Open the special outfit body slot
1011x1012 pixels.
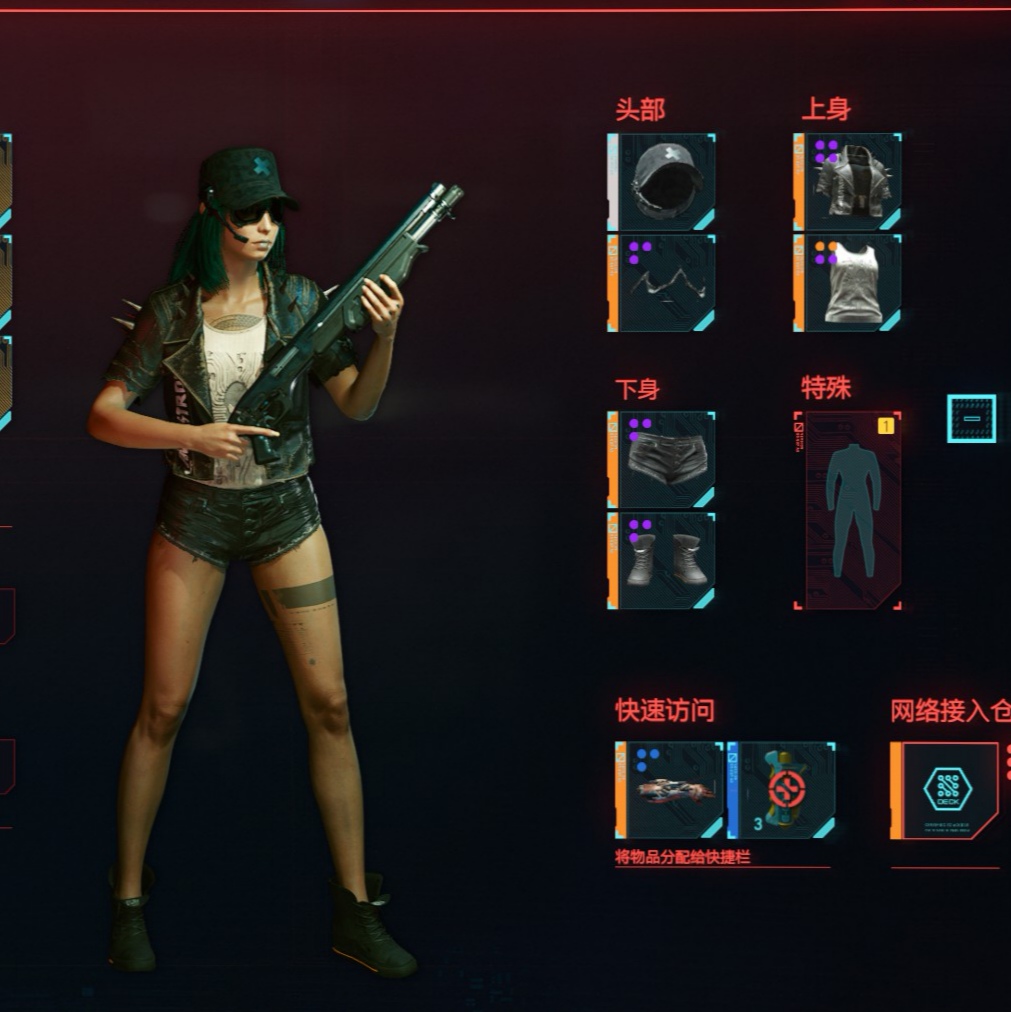click(x=848, y=510)
